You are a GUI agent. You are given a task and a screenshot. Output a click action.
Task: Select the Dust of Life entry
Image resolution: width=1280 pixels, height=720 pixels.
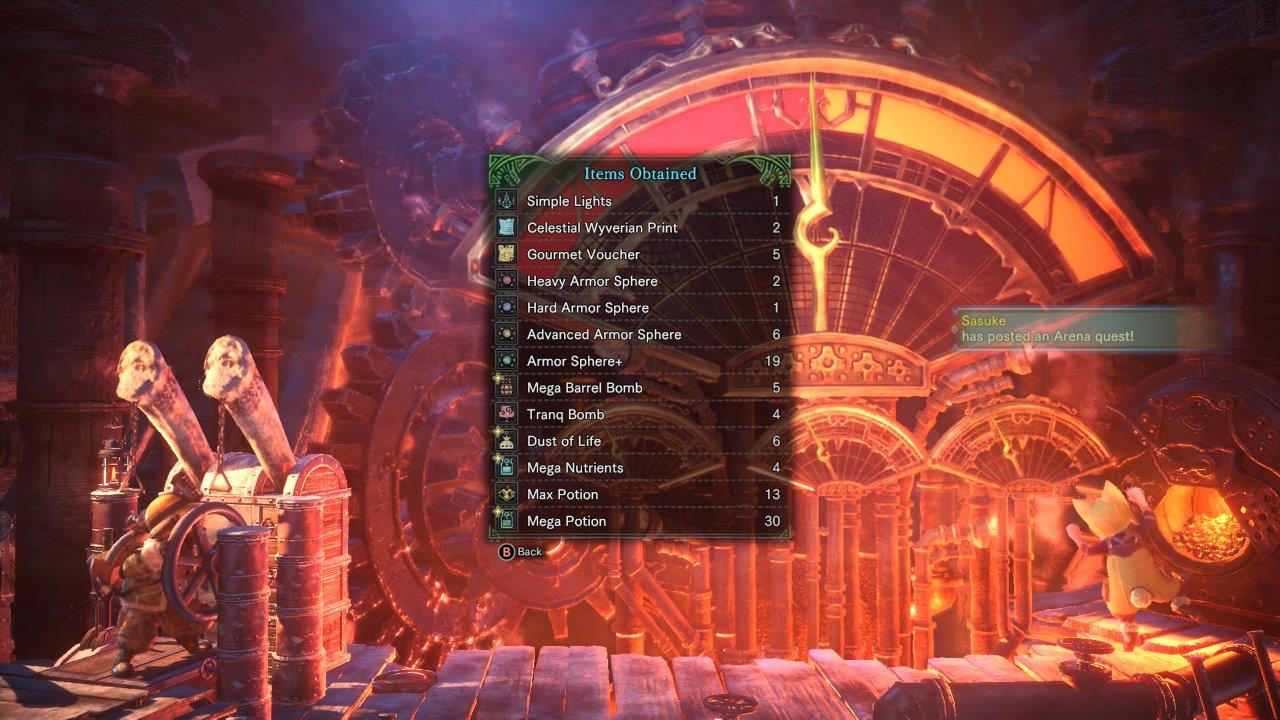[639, 441]
